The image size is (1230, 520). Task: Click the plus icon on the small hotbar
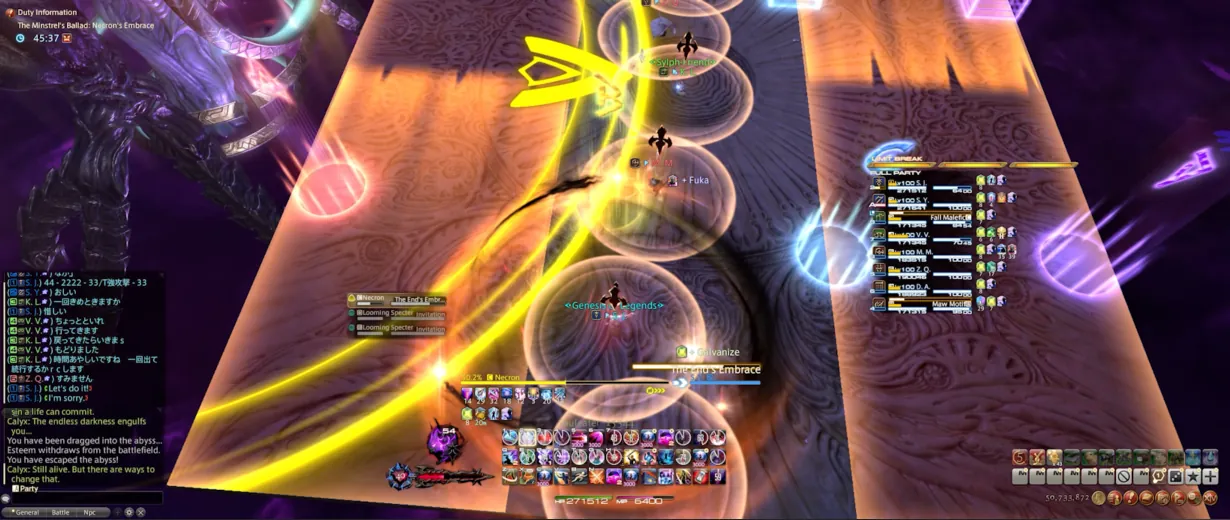(x=1210, y=476)
